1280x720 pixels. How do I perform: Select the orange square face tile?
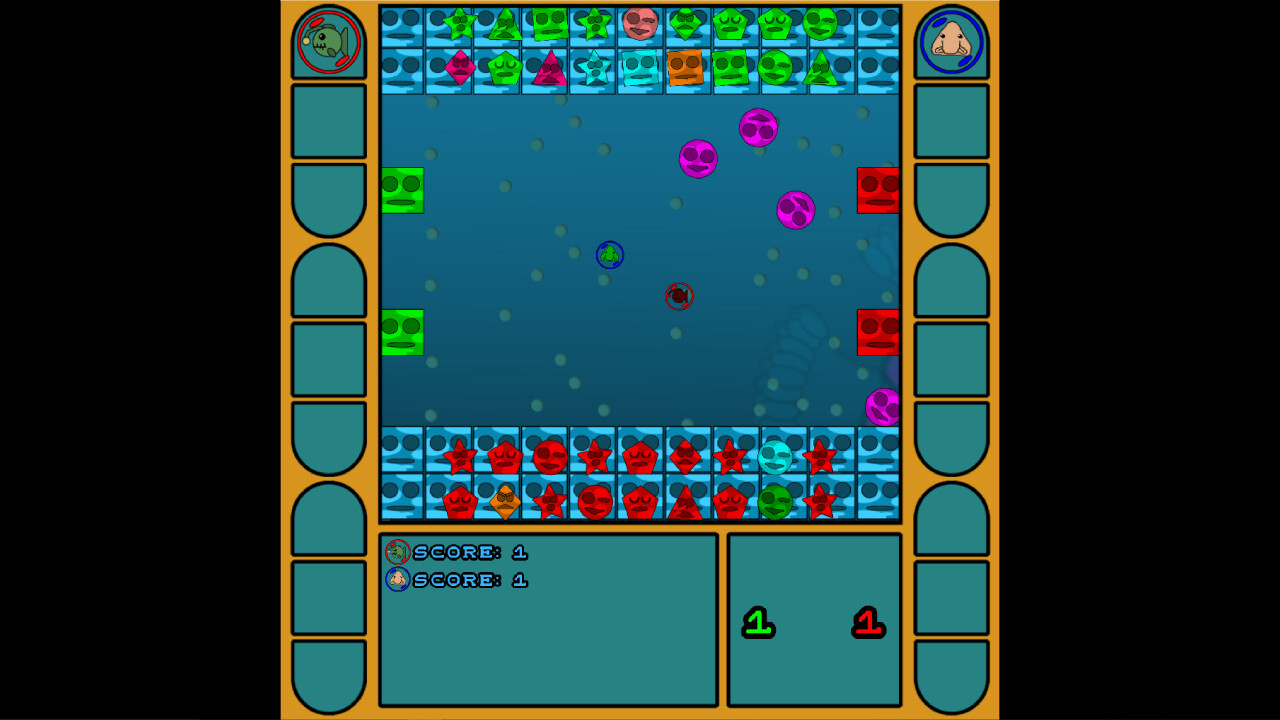[x=683, y=68]
